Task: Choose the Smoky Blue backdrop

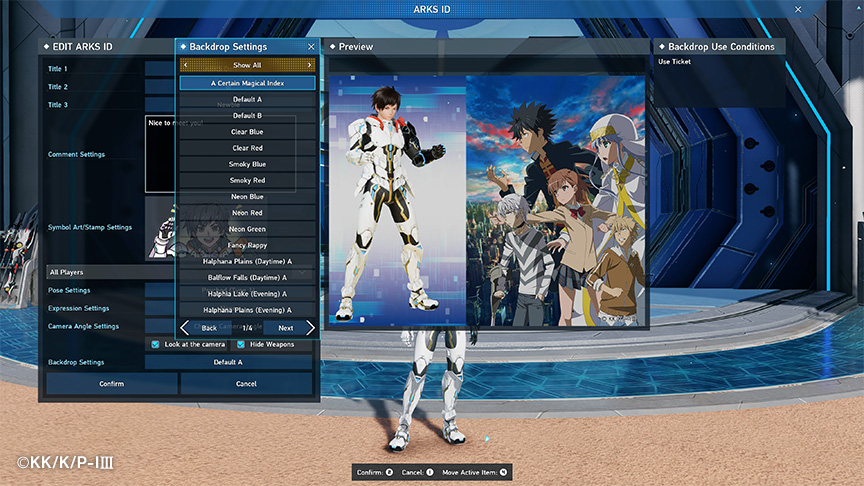Action: point(247,164)
